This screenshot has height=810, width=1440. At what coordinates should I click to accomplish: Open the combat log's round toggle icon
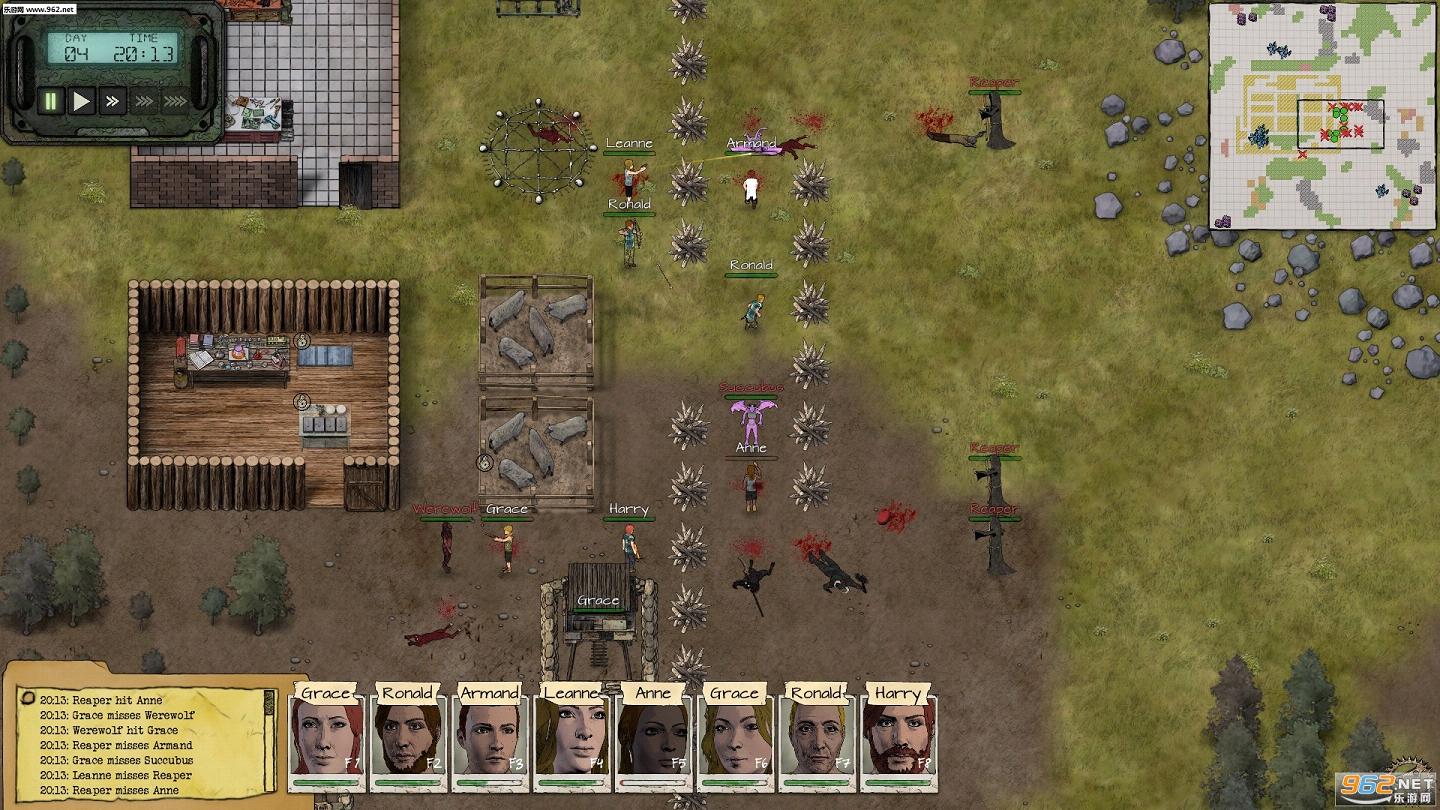(x=29, y=699)
